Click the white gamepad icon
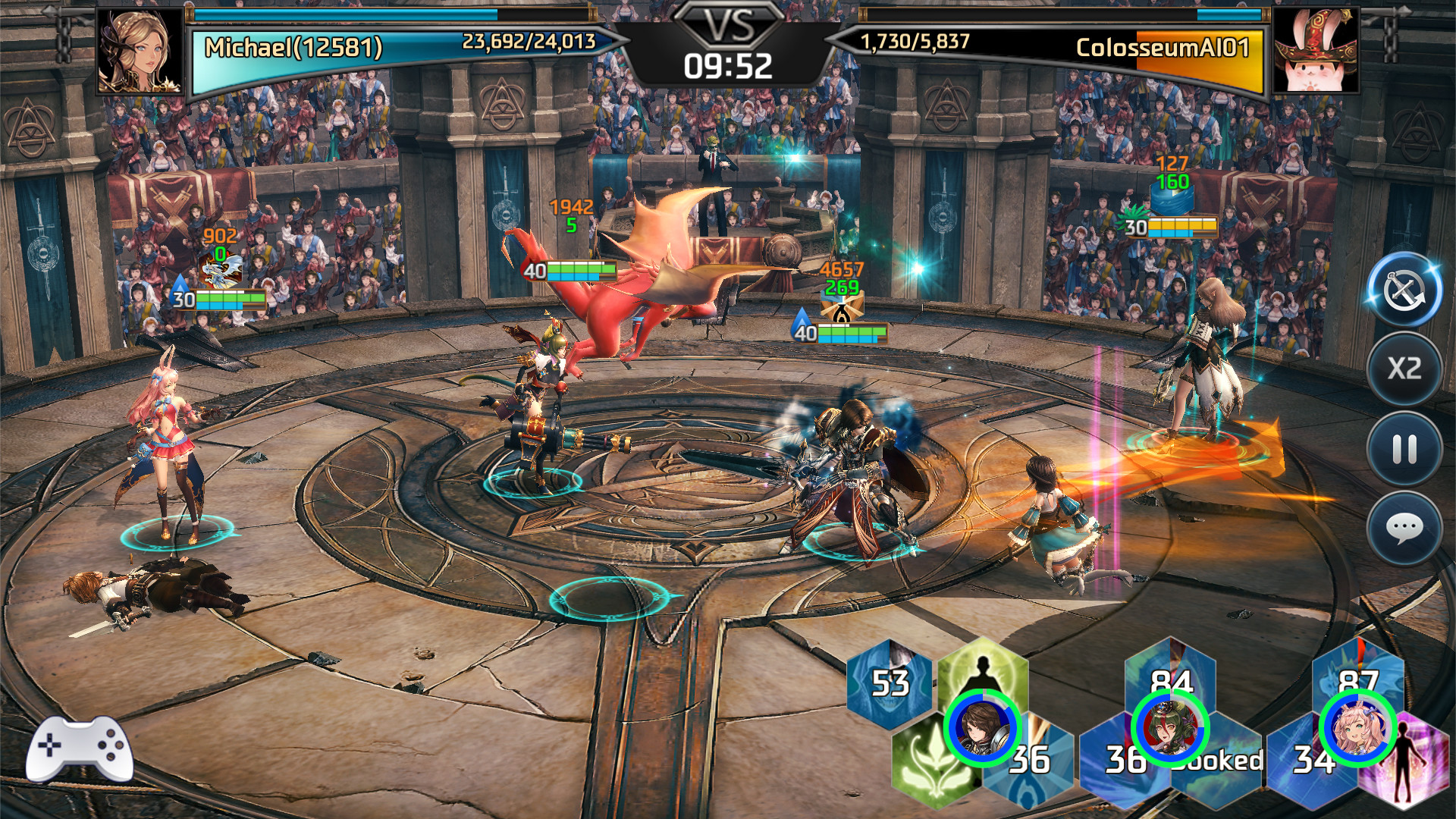This screenshot has height=819, width=1456. click(79, 748)
